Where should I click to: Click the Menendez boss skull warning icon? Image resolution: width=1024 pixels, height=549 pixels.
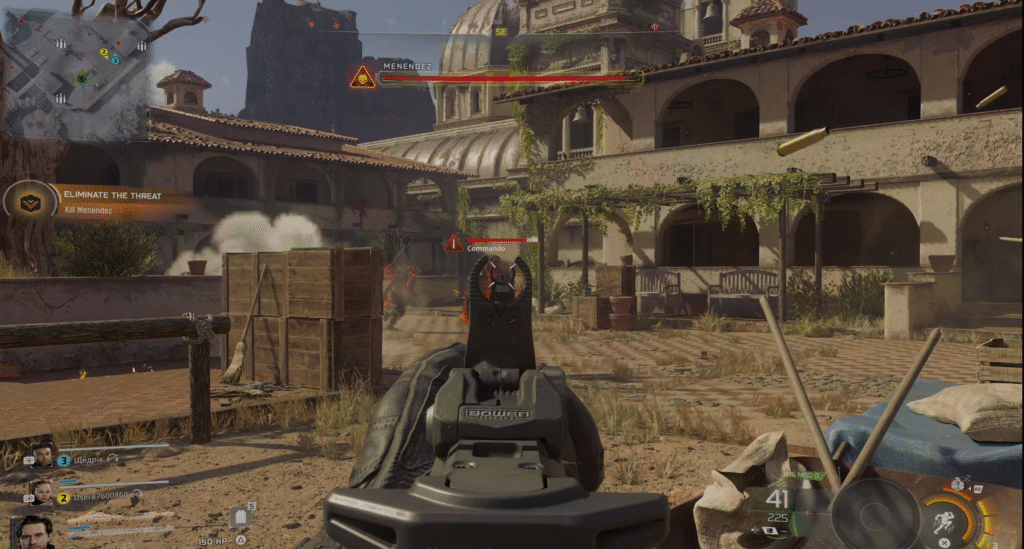[x=362, y=77]
